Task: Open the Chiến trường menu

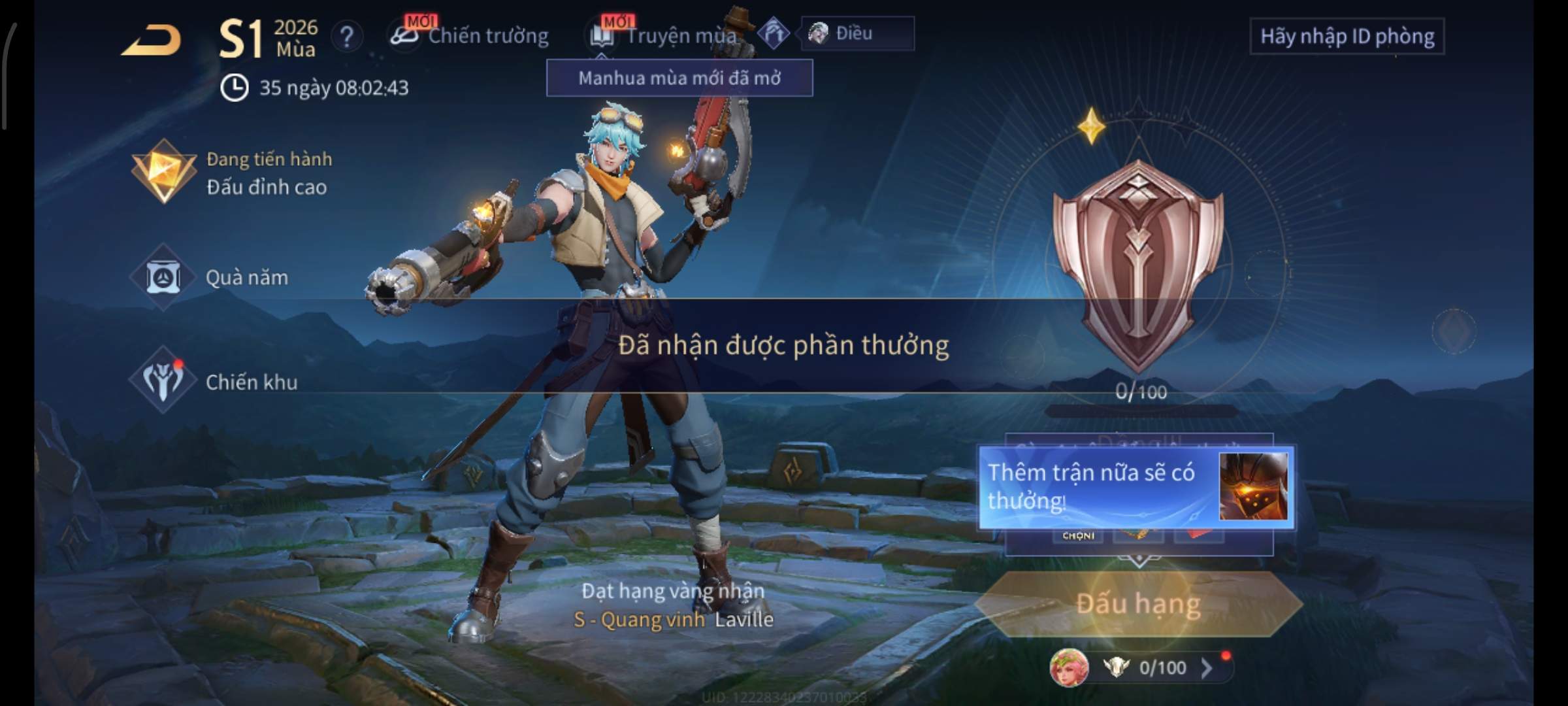Action: click(x=470, y=35)
